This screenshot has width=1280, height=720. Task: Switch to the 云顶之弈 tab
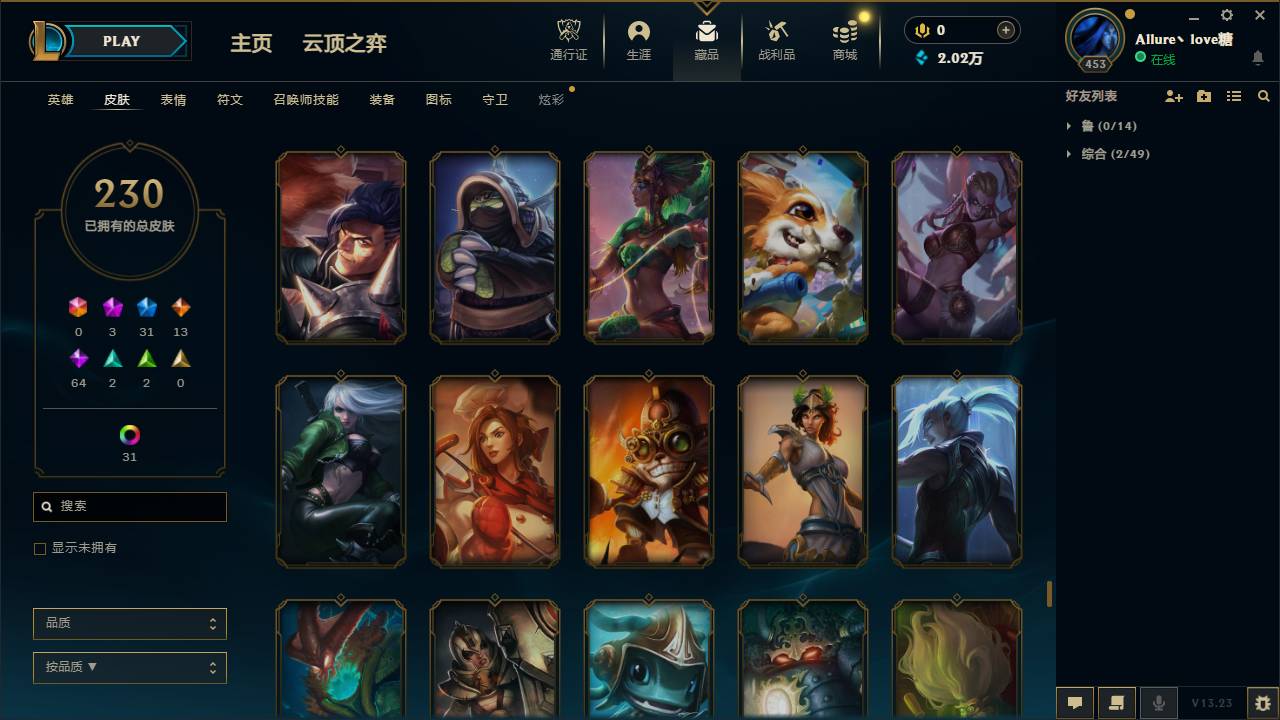coord(344,43)
